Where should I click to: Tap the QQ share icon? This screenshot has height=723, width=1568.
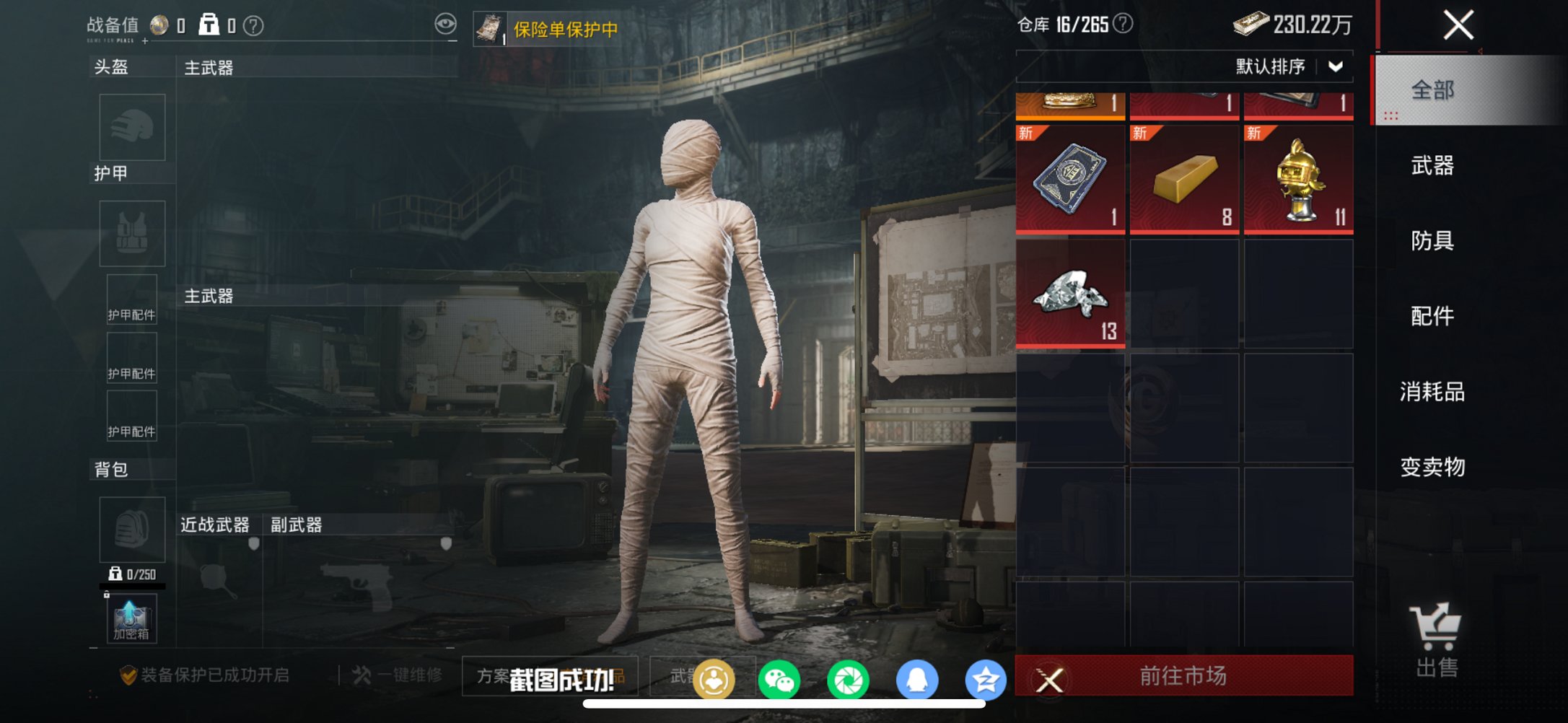click(918, 678)
